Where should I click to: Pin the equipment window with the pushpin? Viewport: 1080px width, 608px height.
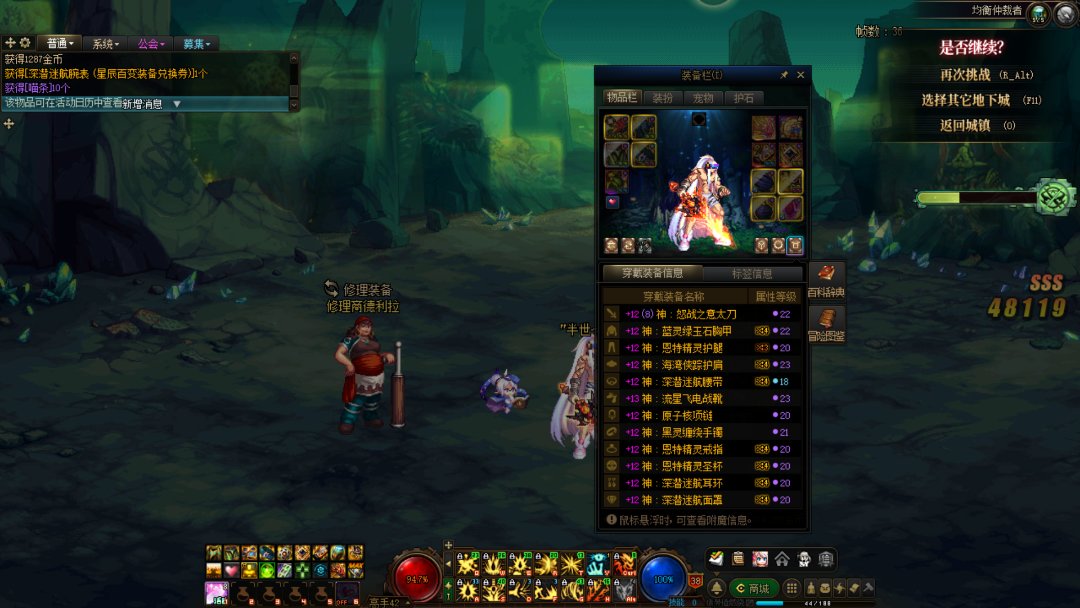784,75
